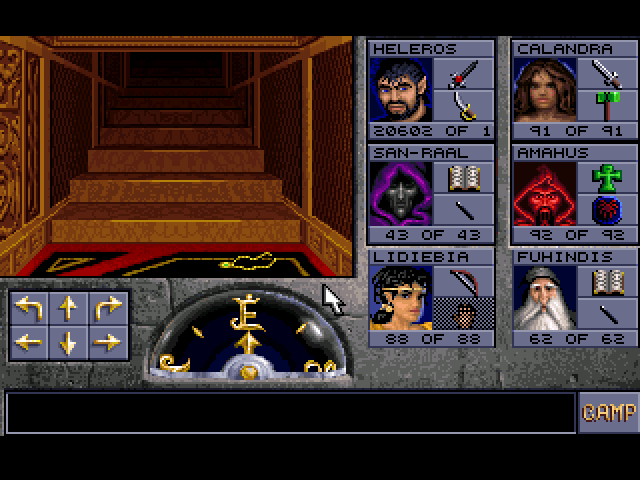This screenshot has height=480, width=640.
Task: Strafe right with the straight right arrow
Action: 107,342
